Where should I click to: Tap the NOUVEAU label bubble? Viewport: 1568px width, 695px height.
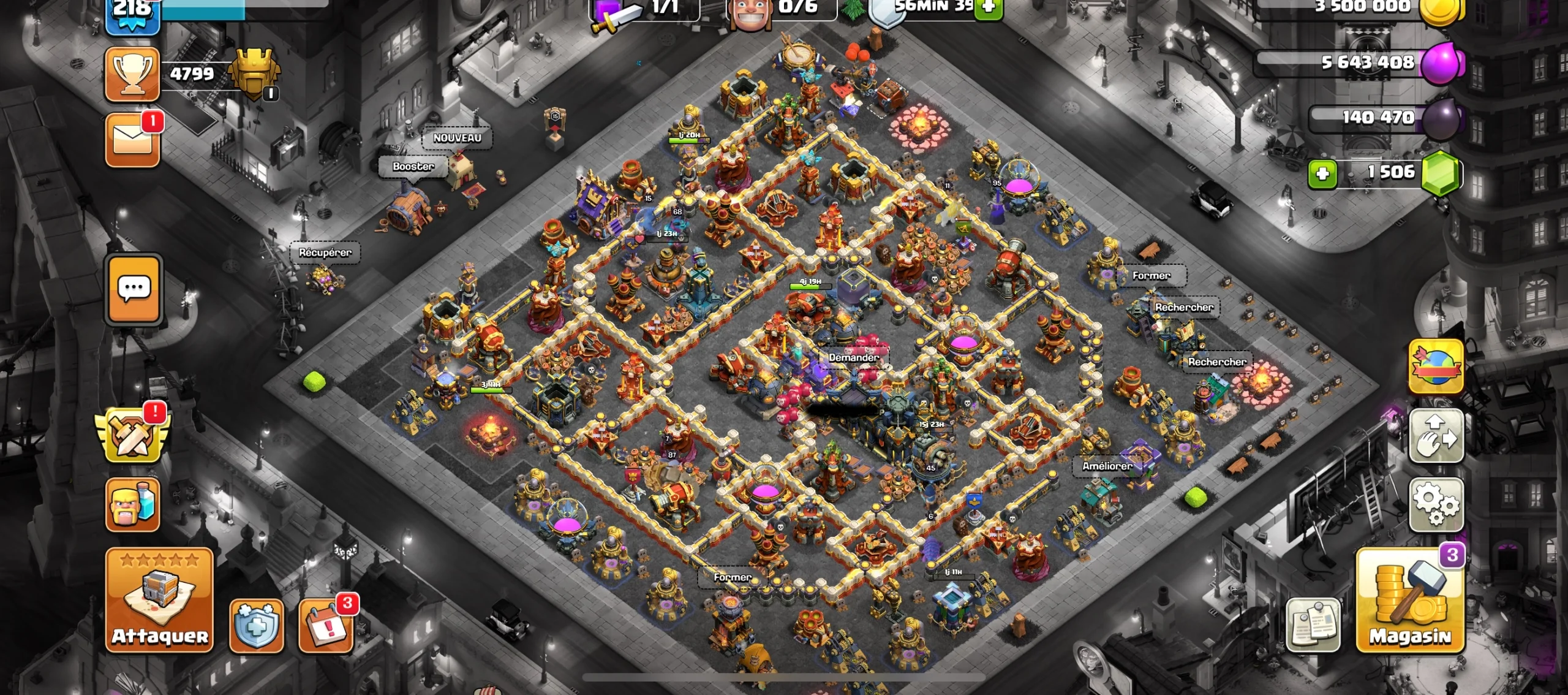pyautogui.click(x=457, y=138)
